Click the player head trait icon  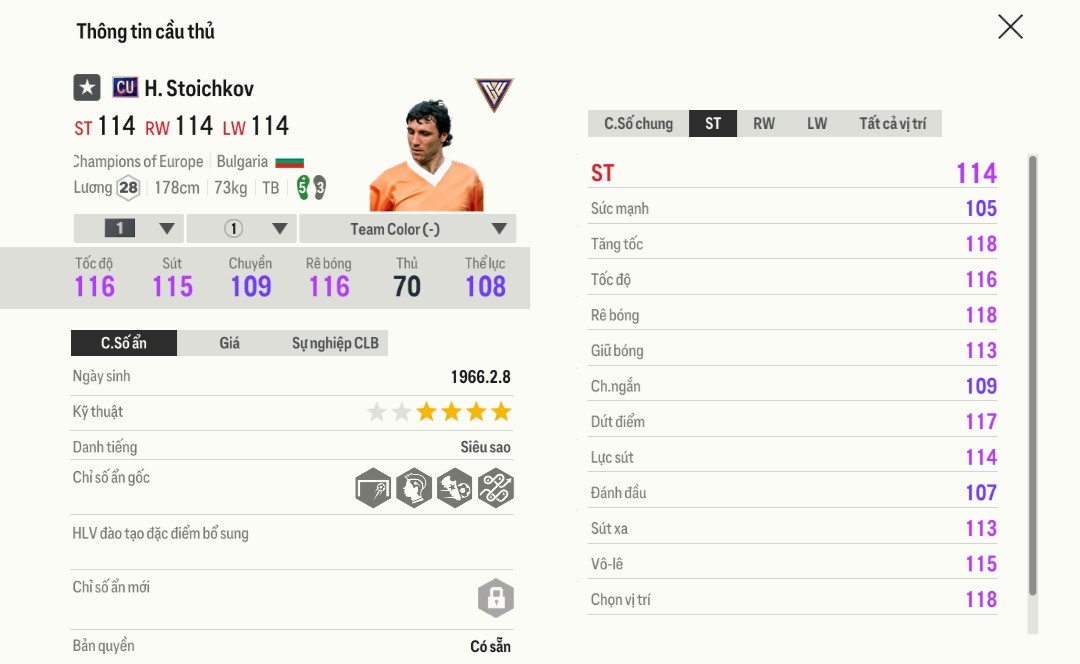pos(414,488)
